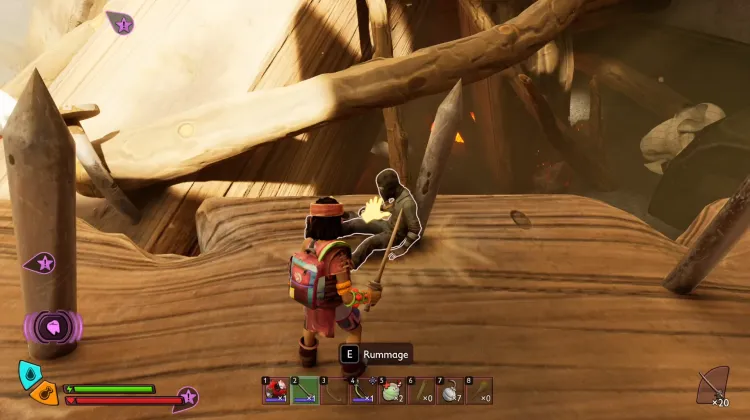Select the highlighted green hotbar slot 2
750x420 pixels.
(304, 391)
